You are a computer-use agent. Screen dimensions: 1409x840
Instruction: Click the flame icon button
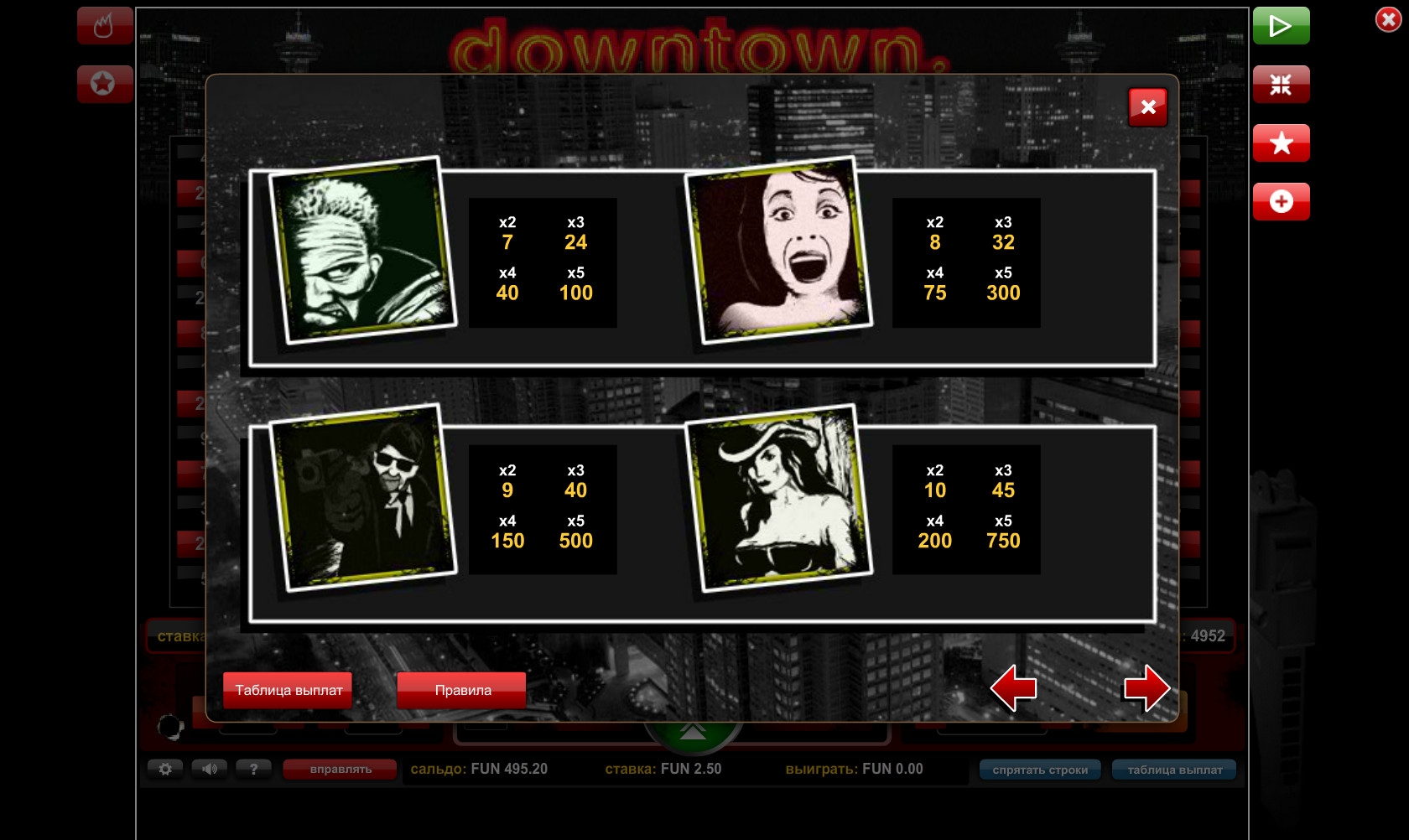coord(104,26)
